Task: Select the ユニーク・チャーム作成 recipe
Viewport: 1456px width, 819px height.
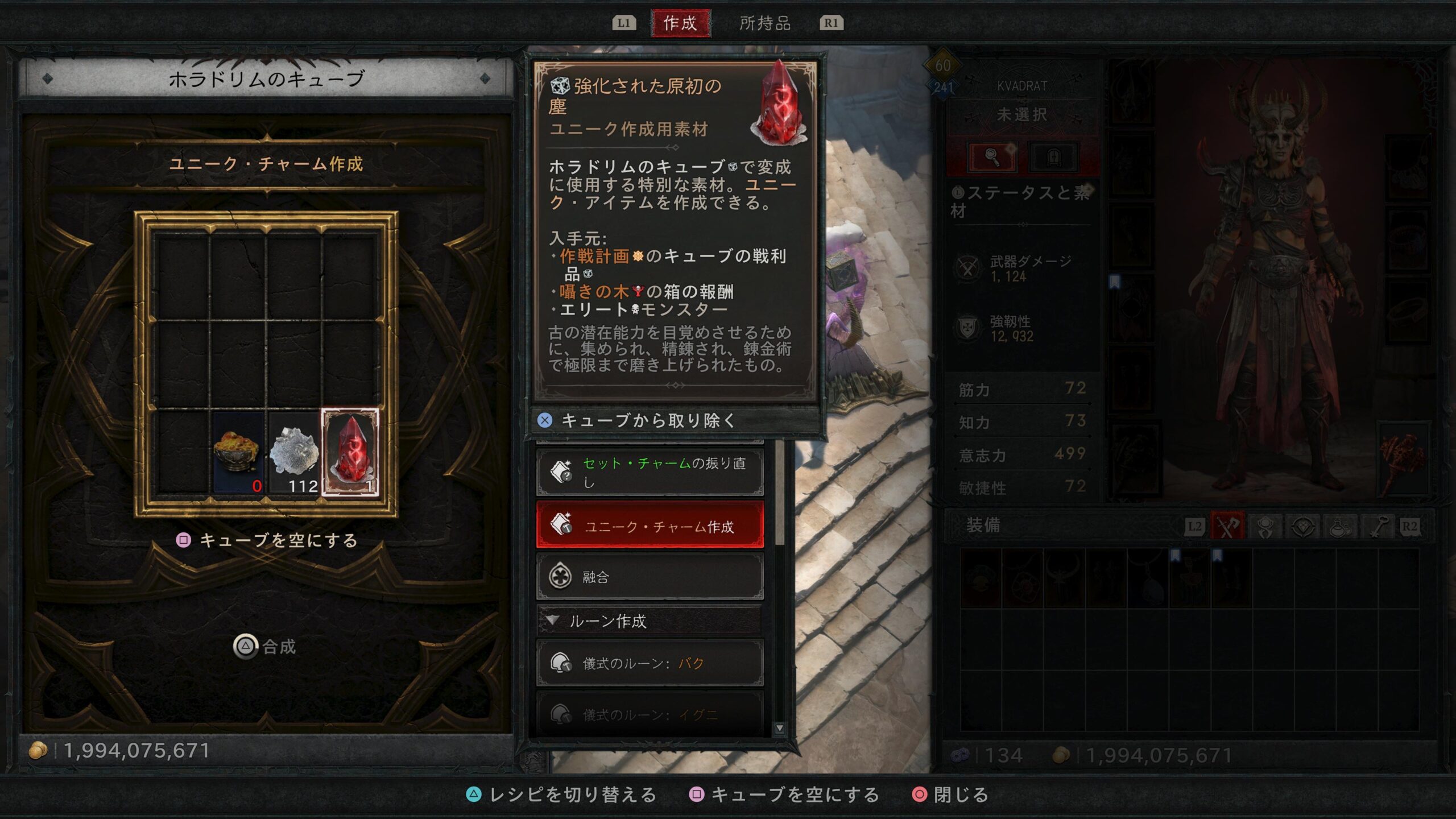Action: click(650, 526)
